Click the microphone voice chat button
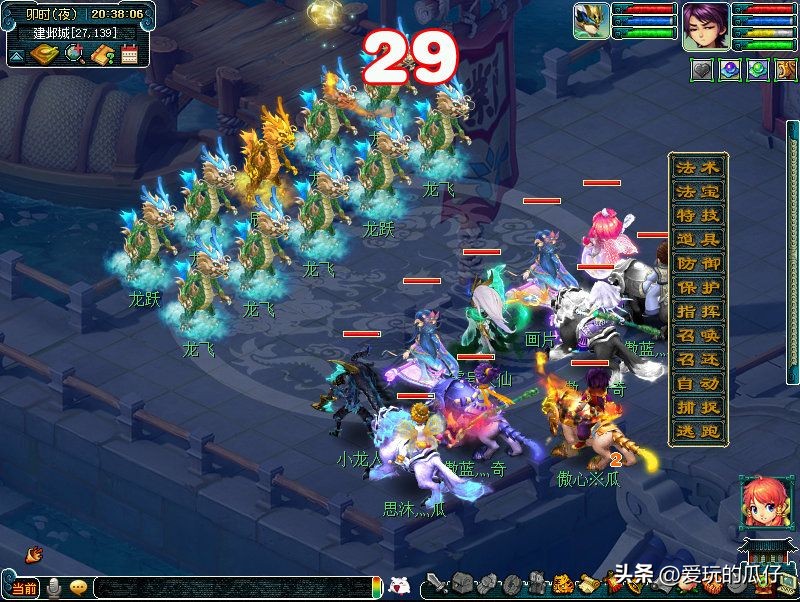800x602 pixels. 53,587
